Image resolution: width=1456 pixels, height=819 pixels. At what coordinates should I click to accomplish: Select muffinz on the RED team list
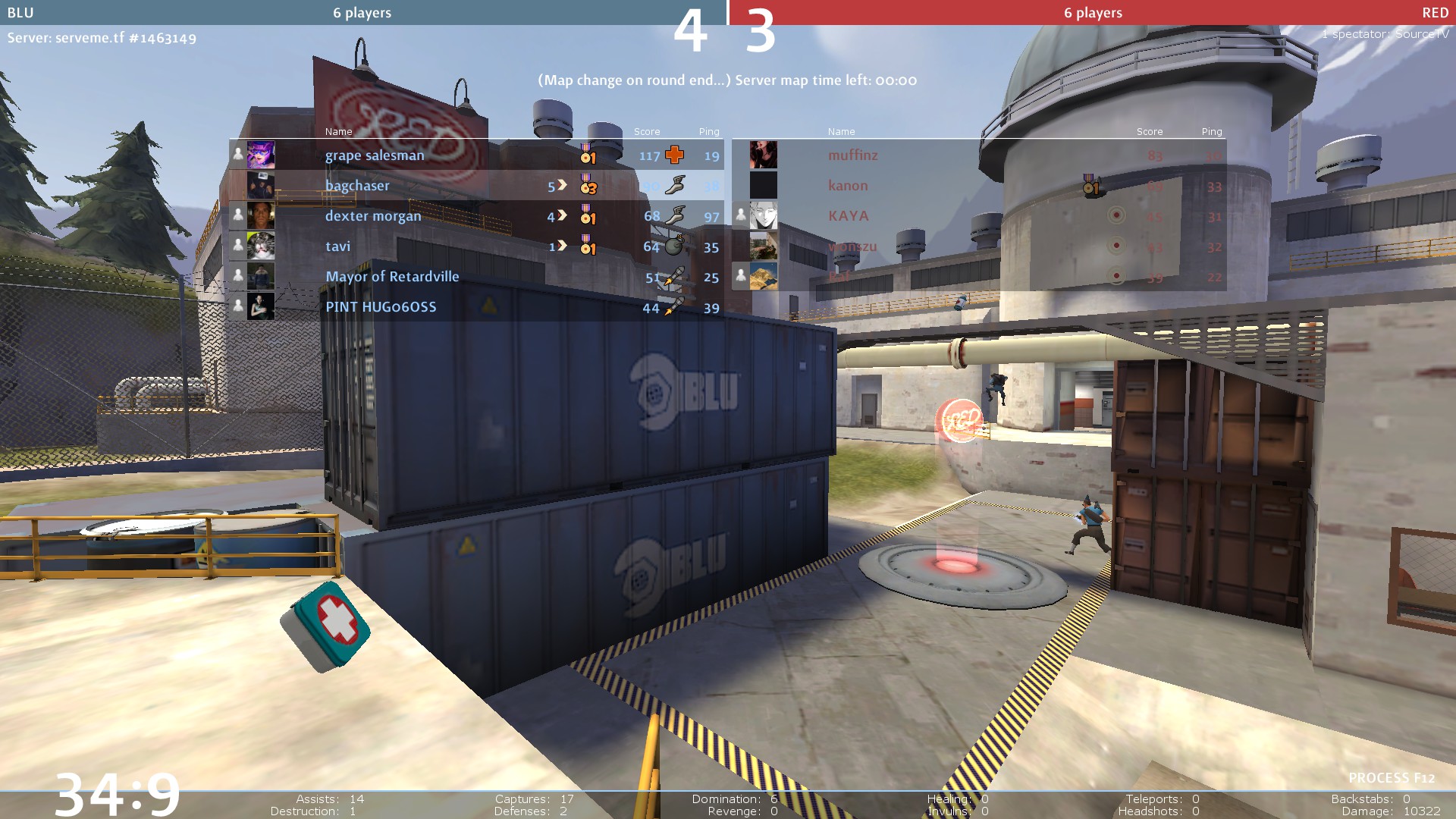853,155
